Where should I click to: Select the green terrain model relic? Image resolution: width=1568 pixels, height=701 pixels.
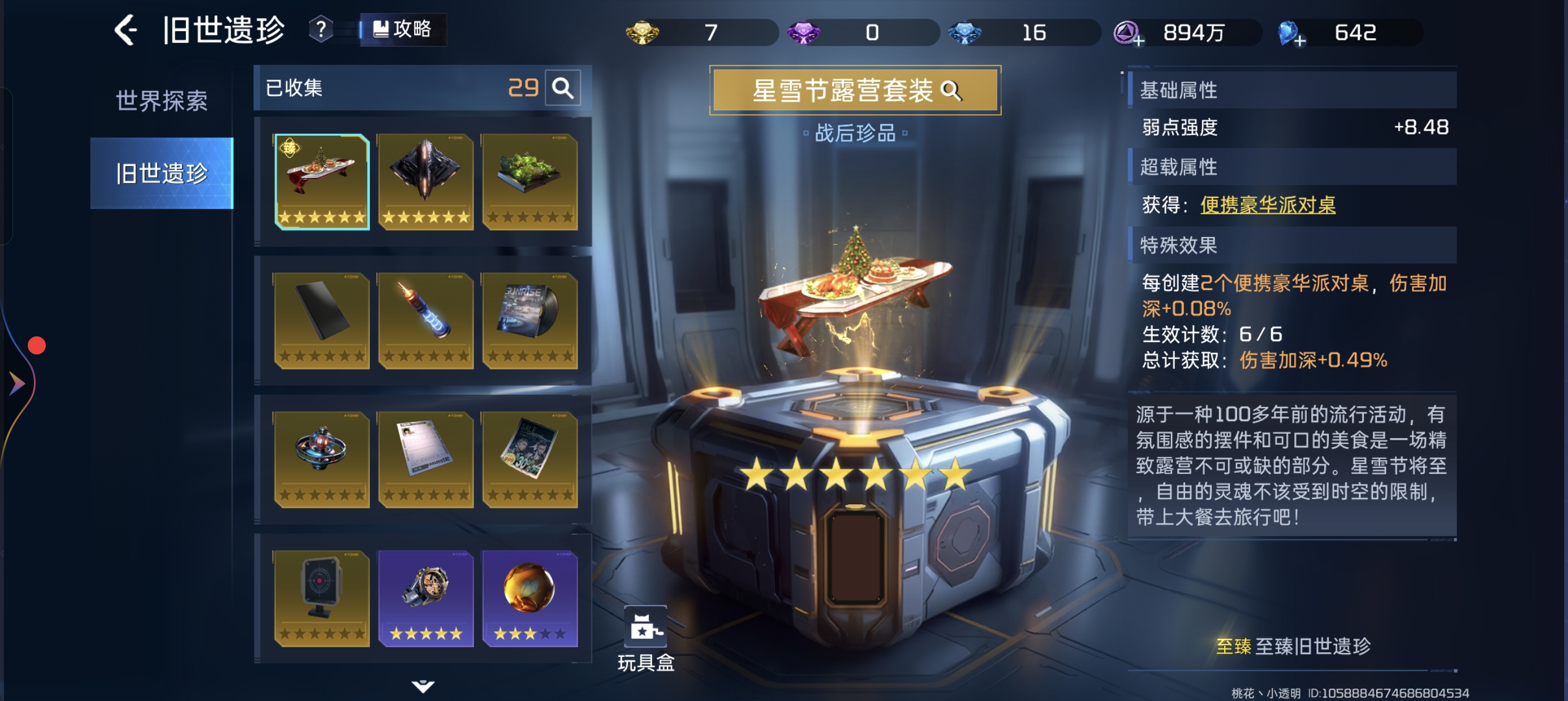click(x=529, y=181)
